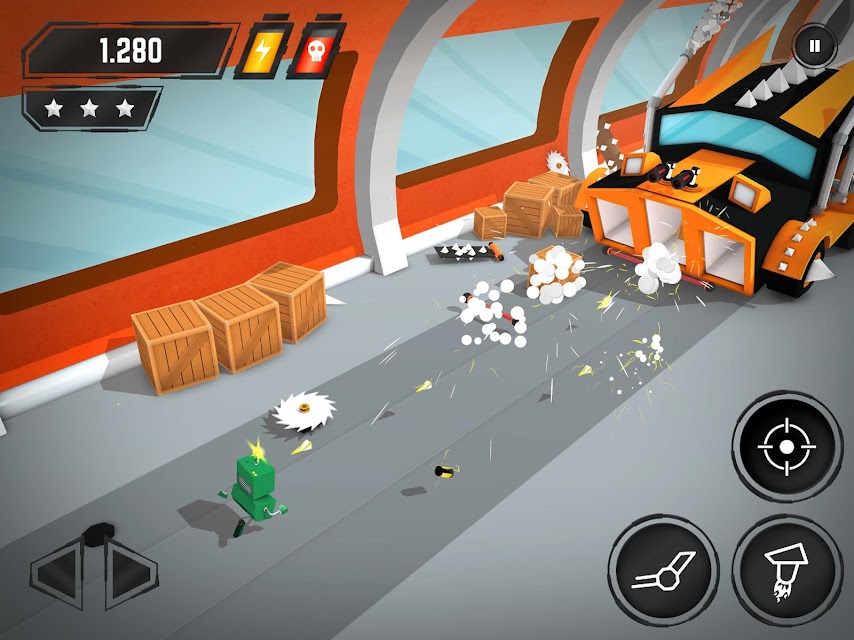Steer with the right arrow control
This screenshot has width=854, height=640.
pyautogui.click(x=128, y=572)
